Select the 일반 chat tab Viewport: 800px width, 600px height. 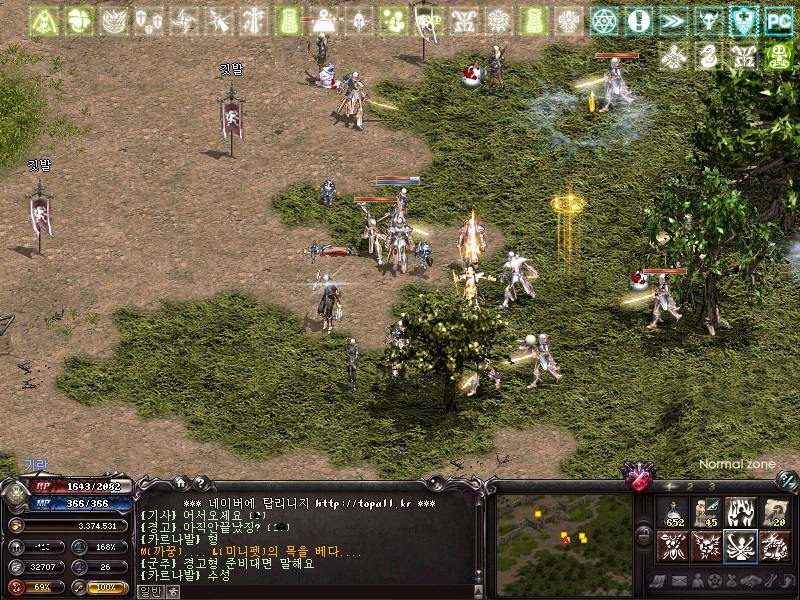(x=149, y=591)
